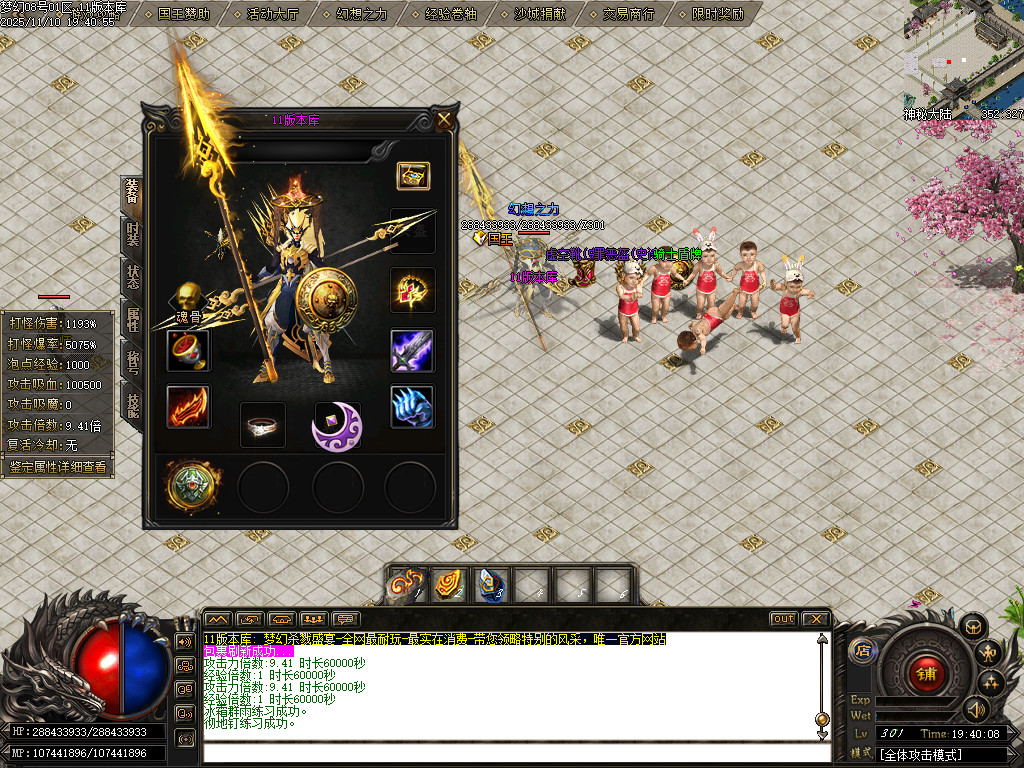Viewport: 1024px width, 768px height.
Task: Open the 国王赞助 menu
Action: (x=183, y=14)
